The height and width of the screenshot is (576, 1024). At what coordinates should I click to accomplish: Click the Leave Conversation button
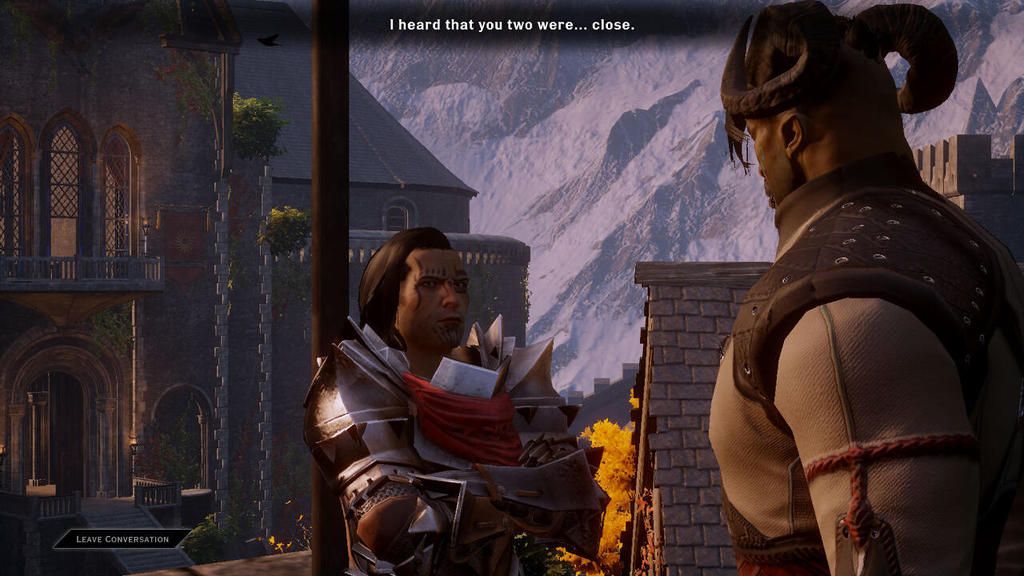coord(122,539)
